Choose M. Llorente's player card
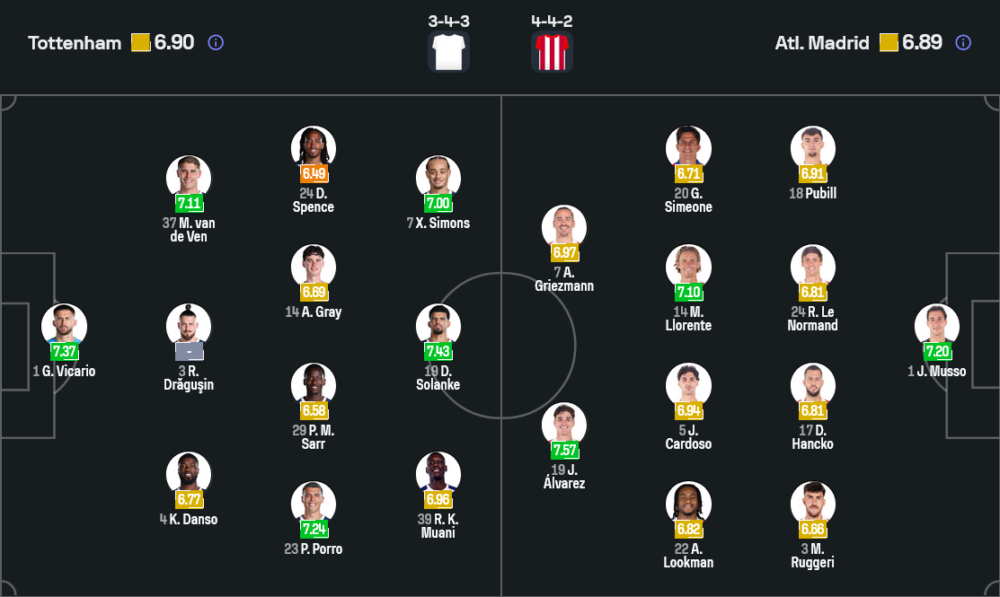The image size is (1000, 597). (688, 267)
